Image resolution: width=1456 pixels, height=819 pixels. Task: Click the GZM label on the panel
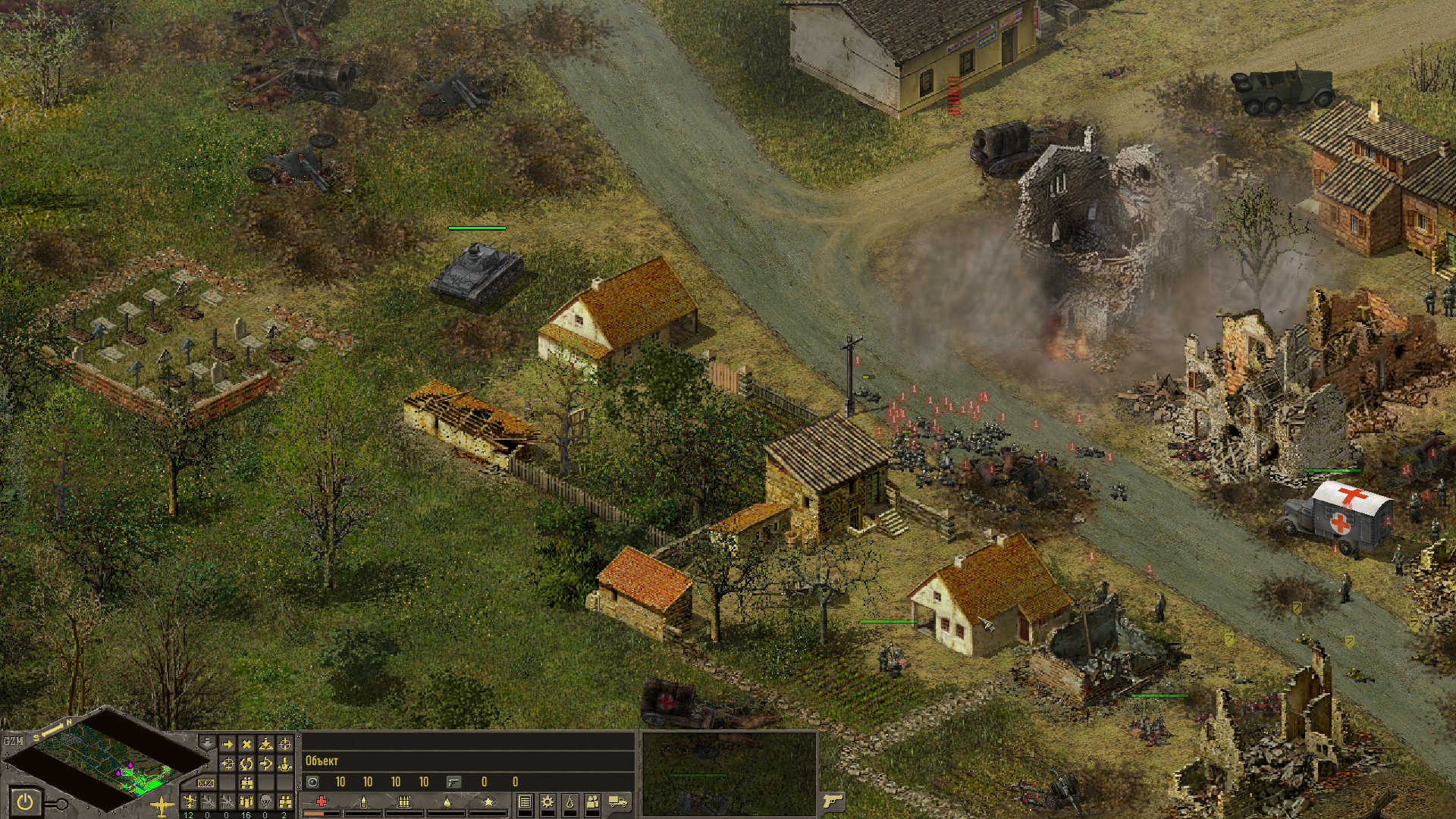coord(13,741)
